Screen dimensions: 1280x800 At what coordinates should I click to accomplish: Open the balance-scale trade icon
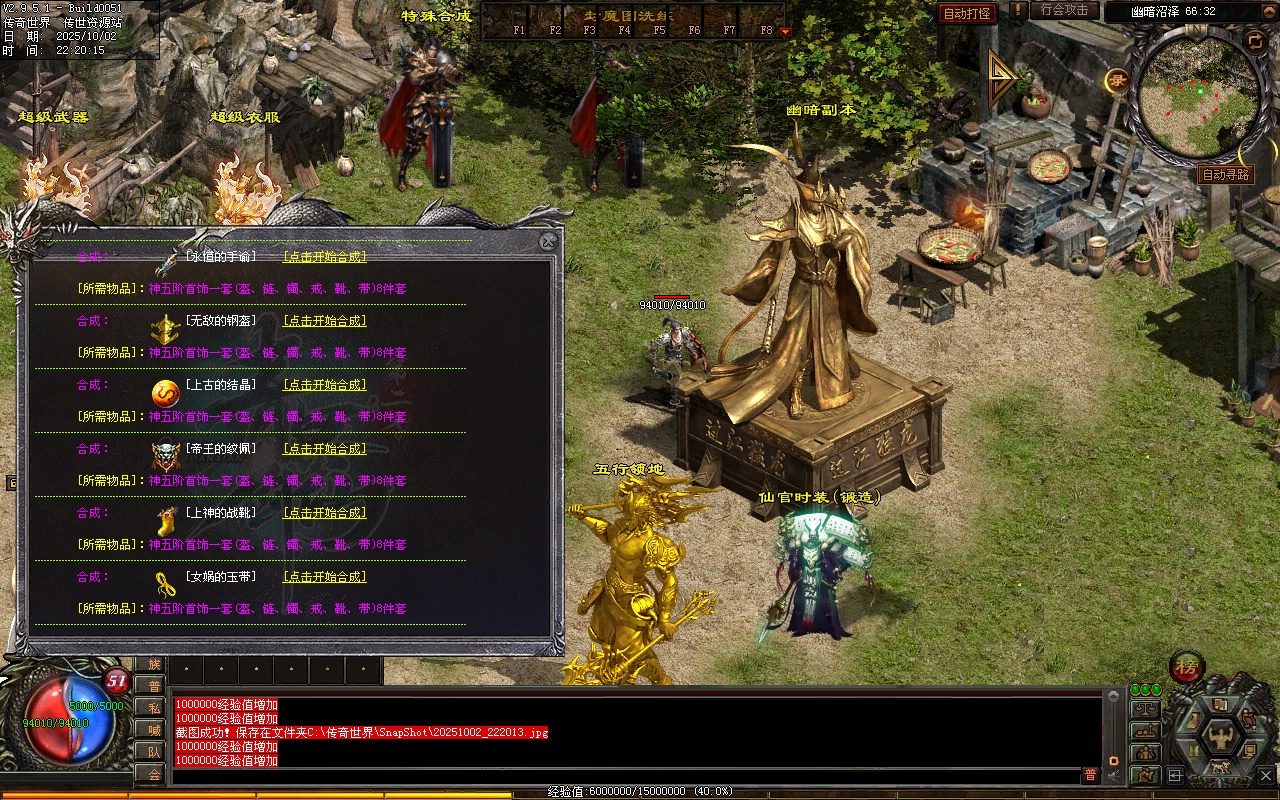(1144, 709)
